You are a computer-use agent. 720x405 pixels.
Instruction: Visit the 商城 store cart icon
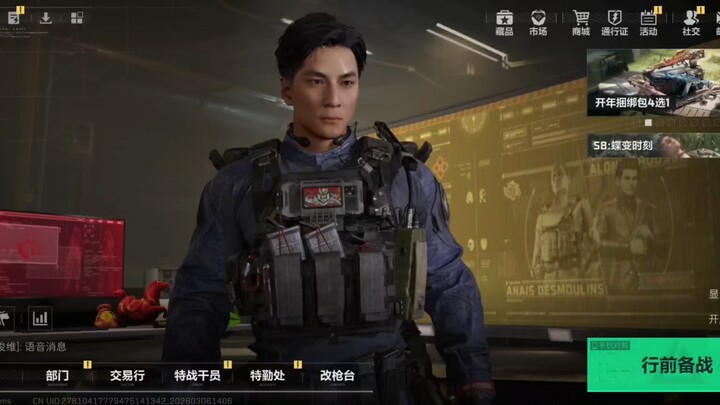pyautogui.click(x=581, y=23)
